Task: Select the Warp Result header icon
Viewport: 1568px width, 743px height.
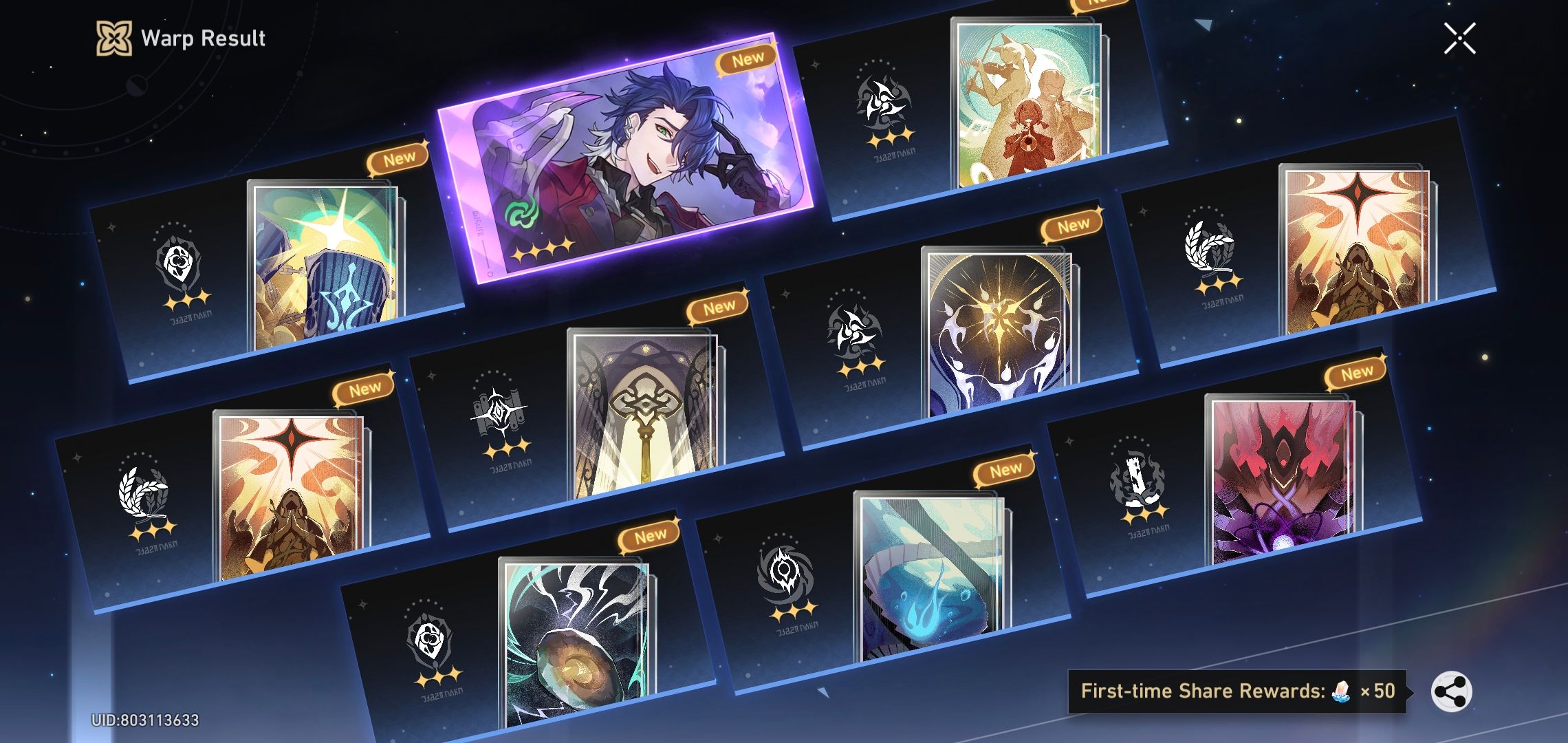Action: point(116,39)
